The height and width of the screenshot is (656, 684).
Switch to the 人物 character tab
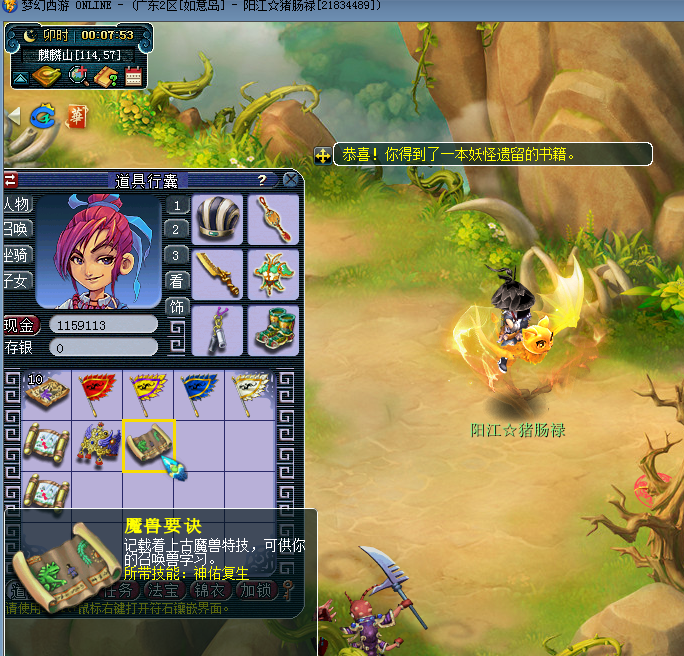tap(17, 204)
